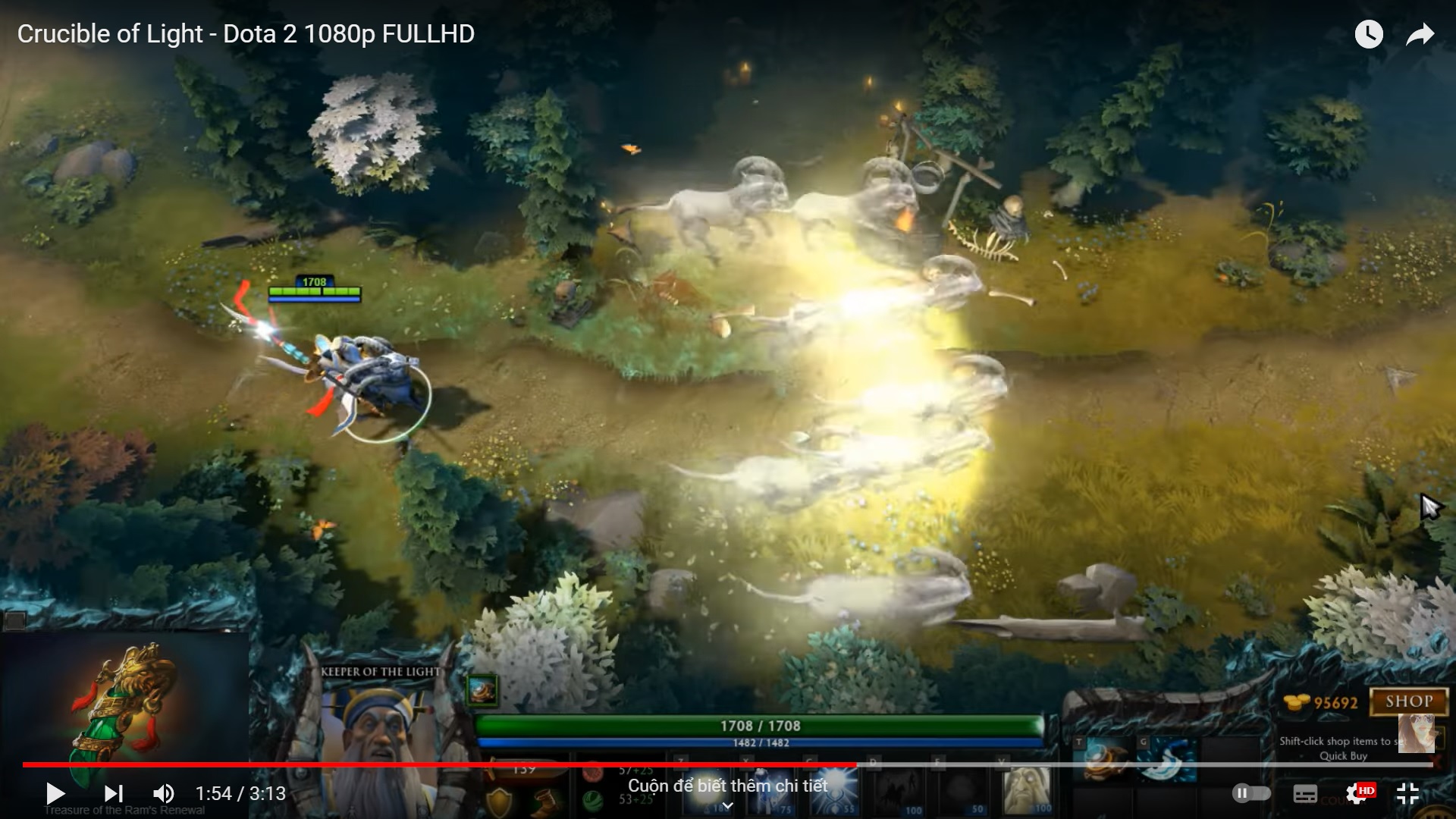This screenshot has height=819, width=1456.
Task: Exit fullscreen using the shrink icon
Action: click(x=1407, y=795)
